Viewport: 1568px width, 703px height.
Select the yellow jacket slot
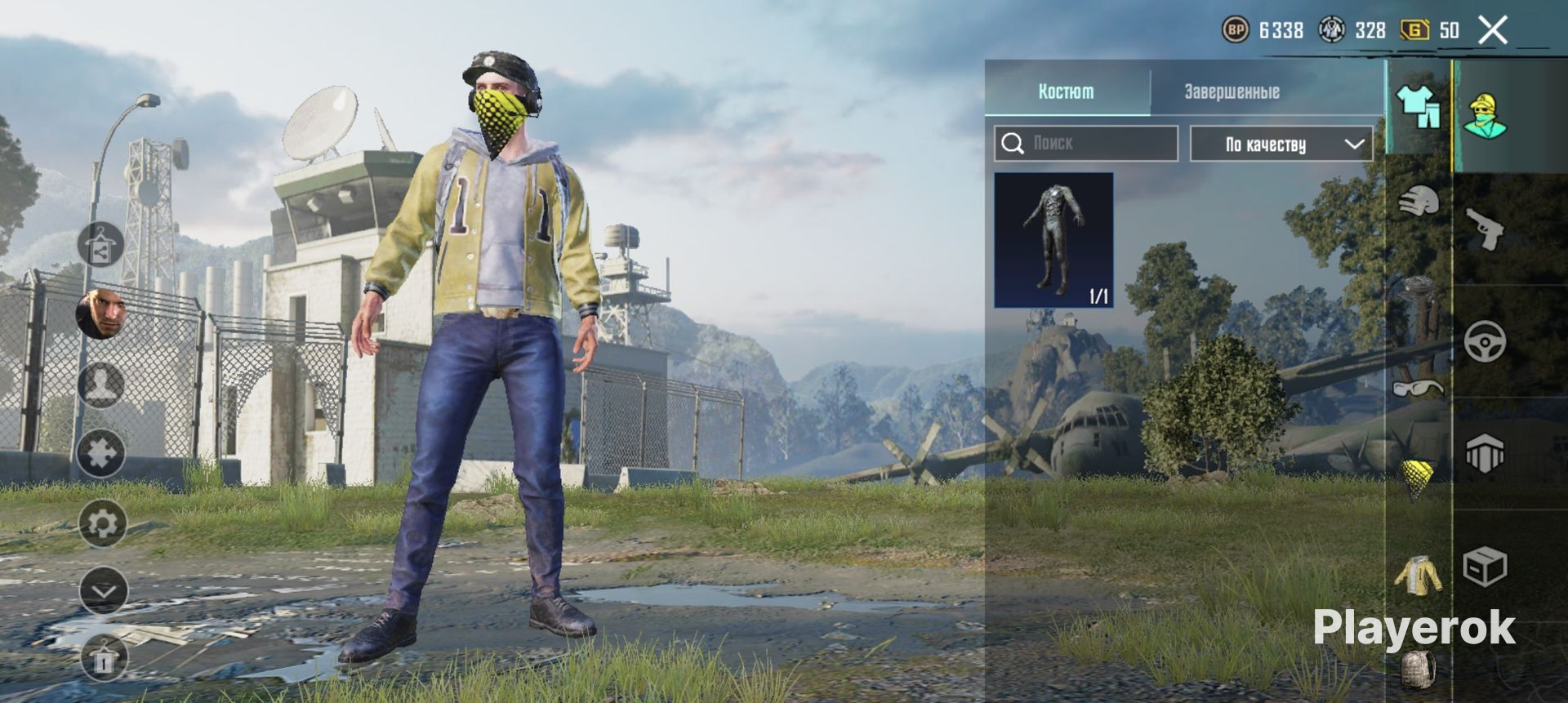[1419, 574]
